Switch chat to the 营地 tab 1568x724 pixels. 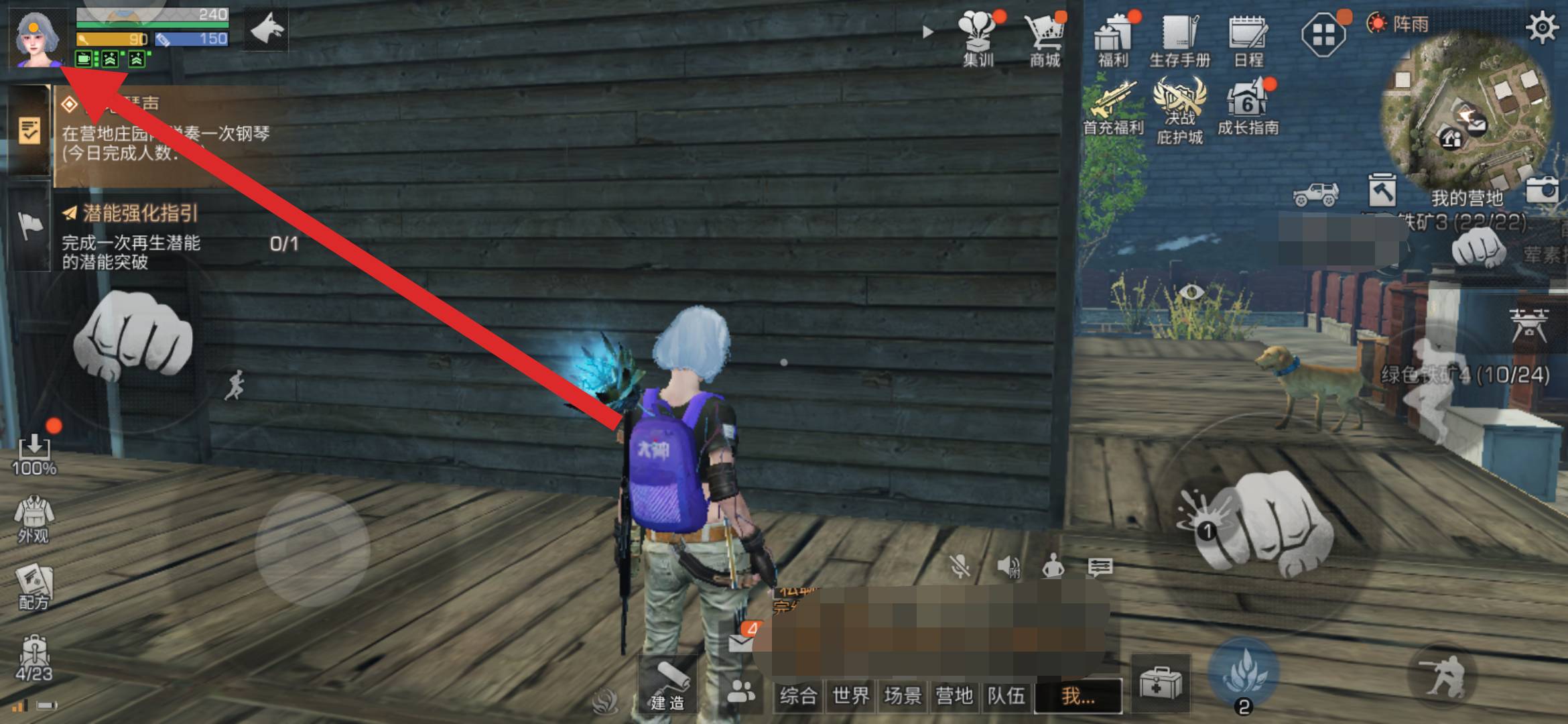coord(954,696)
